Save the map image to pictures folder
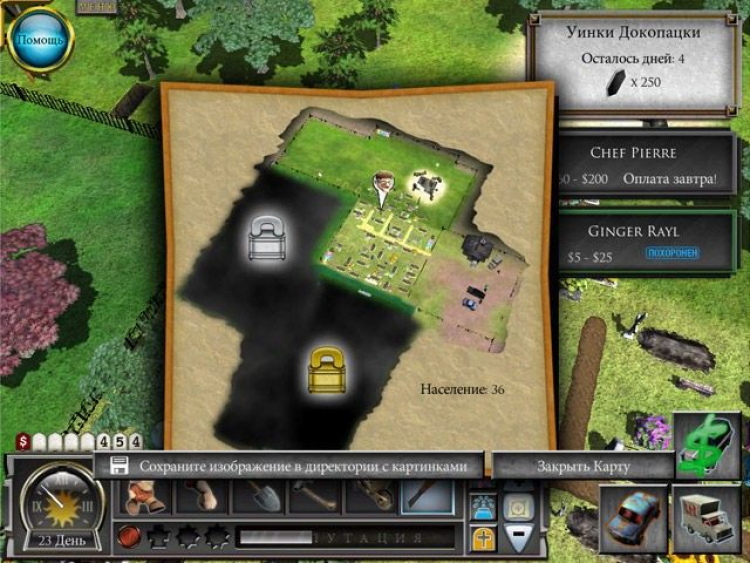This screenshot has width=750, height=563. (x=292, y=466)
